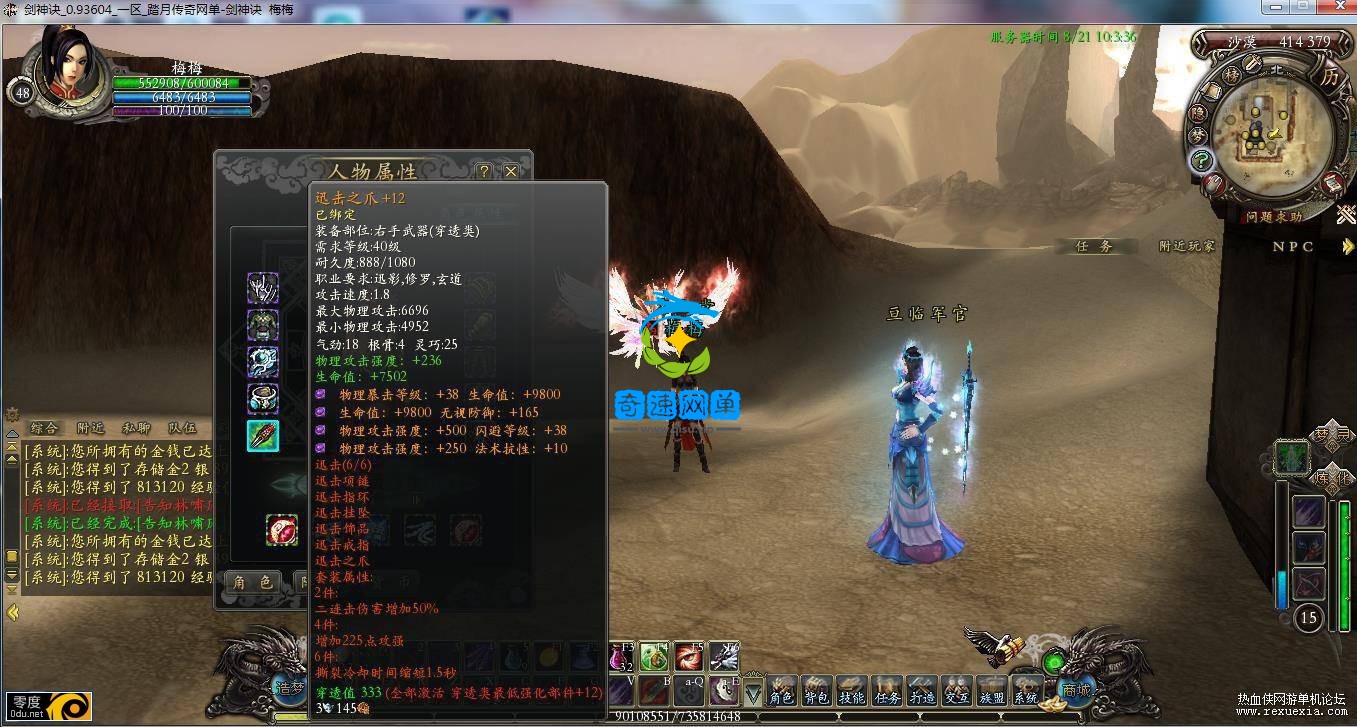Switch chat to the 附近 channel
Viewport: 1357px width, 727px height.
(90, 428)
